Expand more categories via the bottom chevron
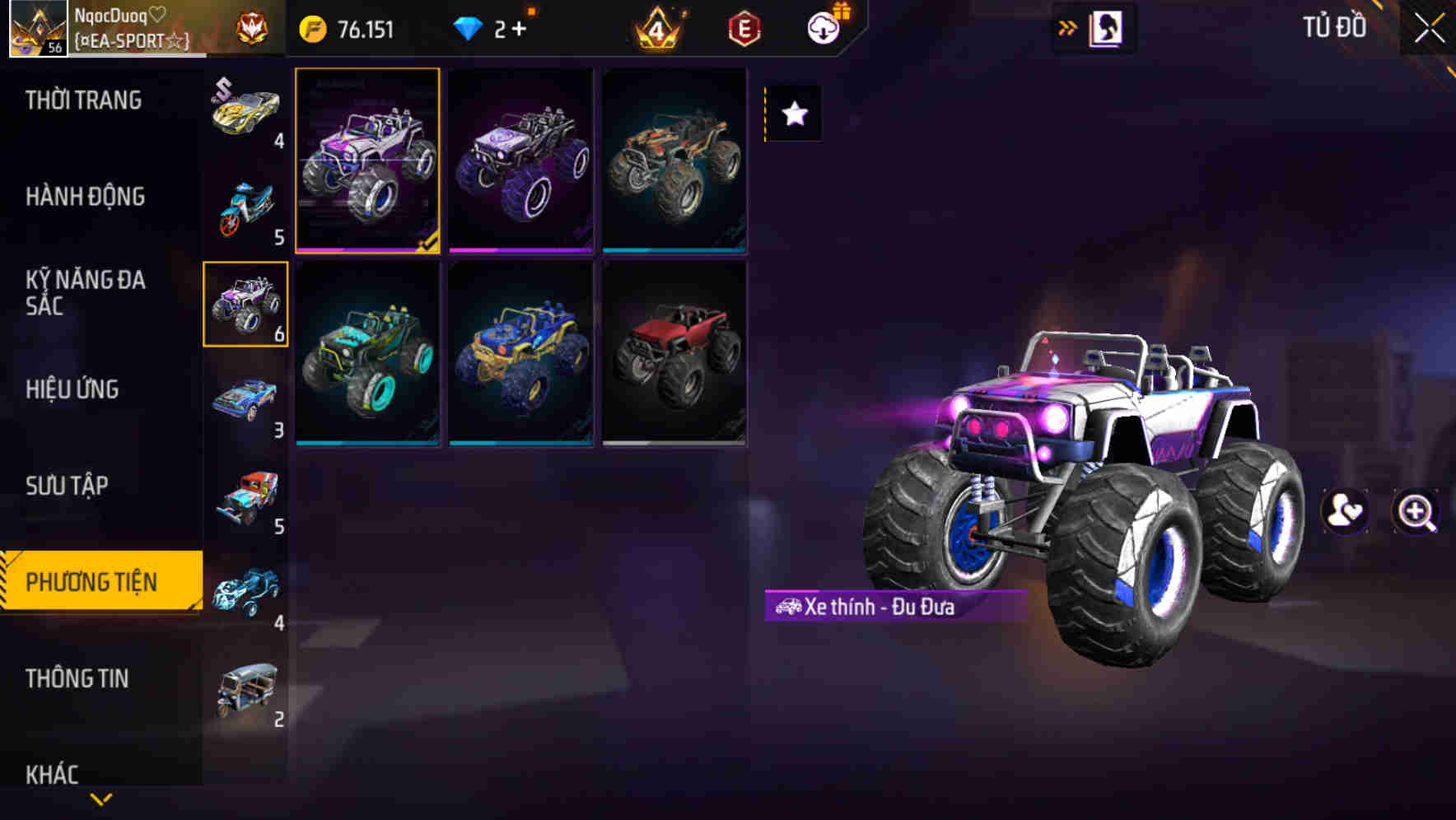Screen dimensions: 1456x820 [x=100, y=800]
